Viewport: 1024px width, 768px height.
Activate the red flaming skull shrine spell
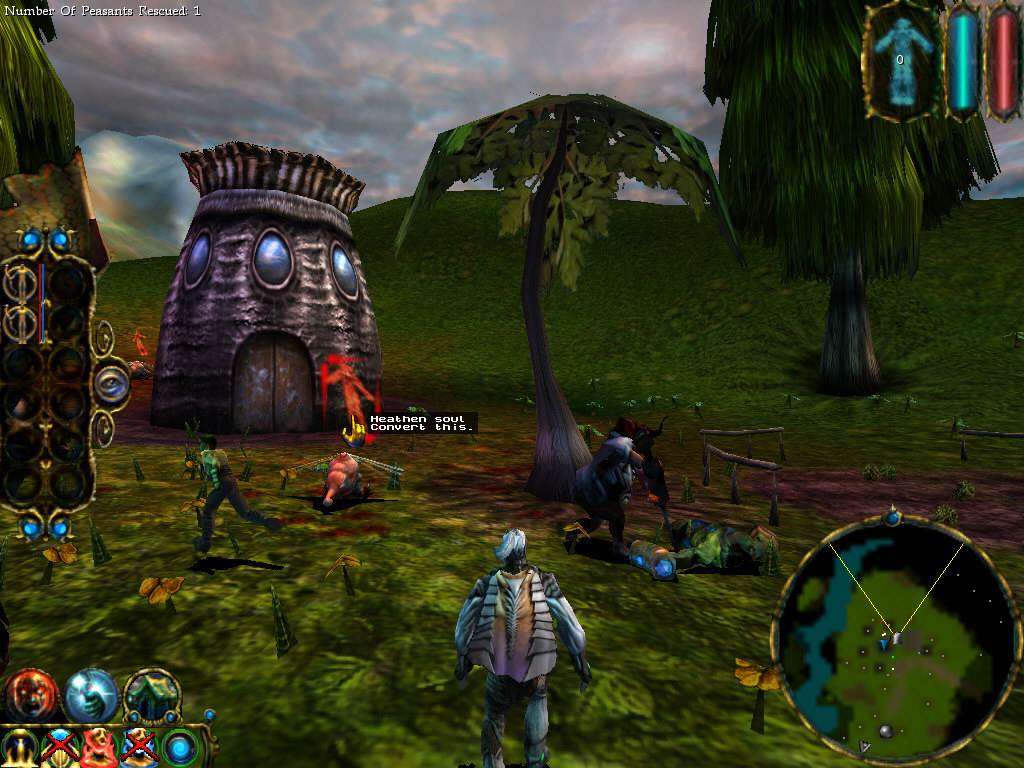(100, 748)
